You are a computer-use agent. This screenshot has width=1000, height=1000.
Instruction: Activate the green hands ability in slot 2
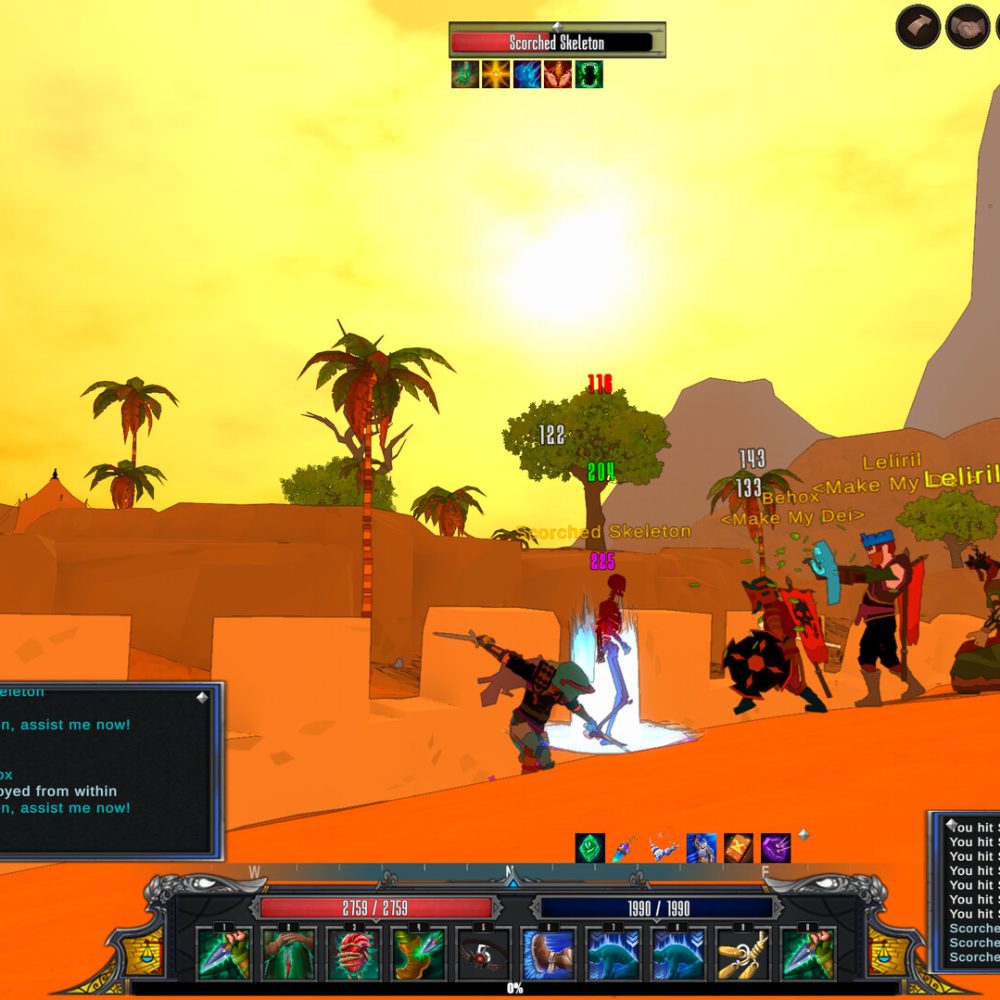289,954
